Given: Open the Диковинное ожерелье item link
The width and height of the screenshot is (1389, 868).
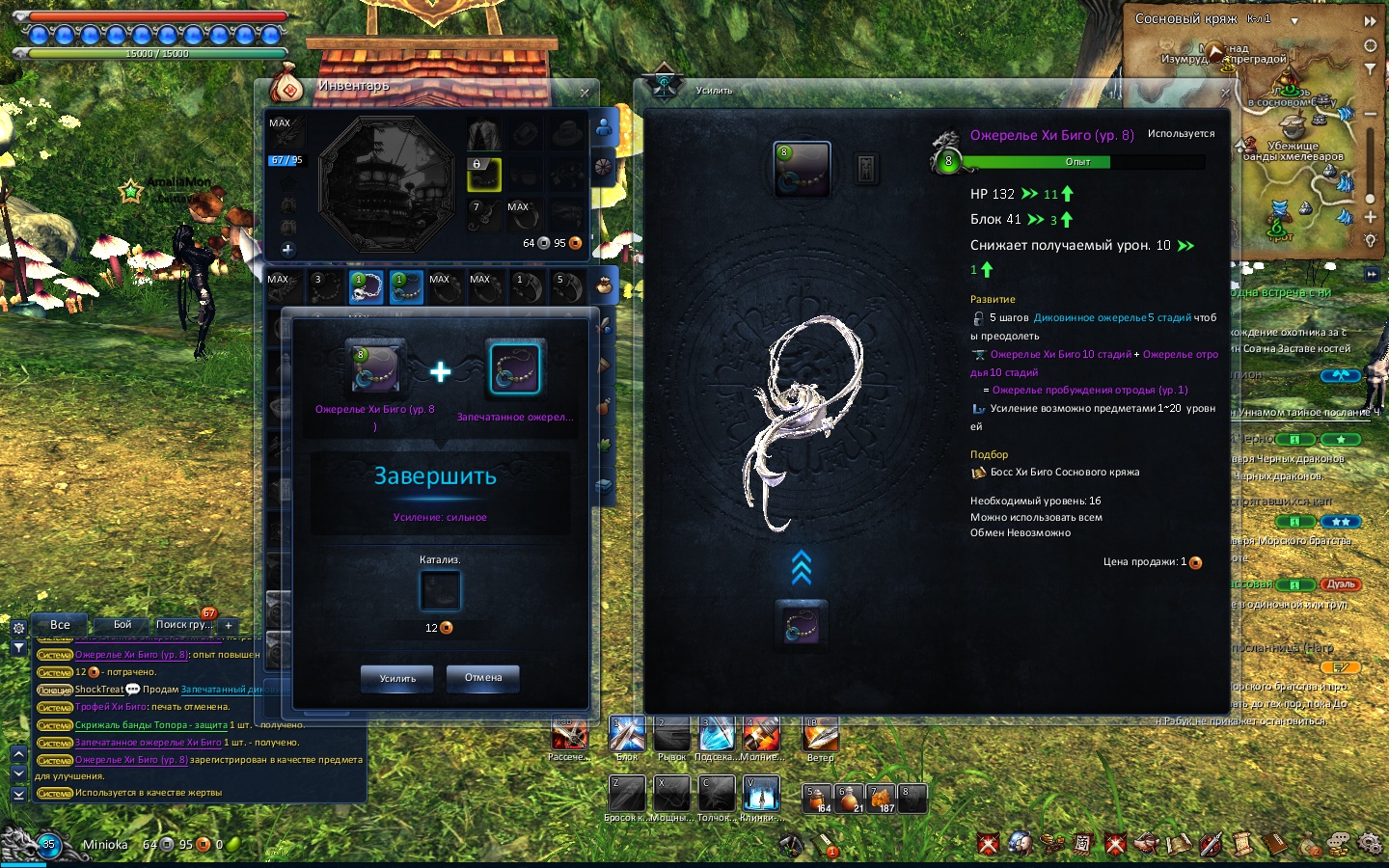Looking at the screenshot, I should [1090, 317].
